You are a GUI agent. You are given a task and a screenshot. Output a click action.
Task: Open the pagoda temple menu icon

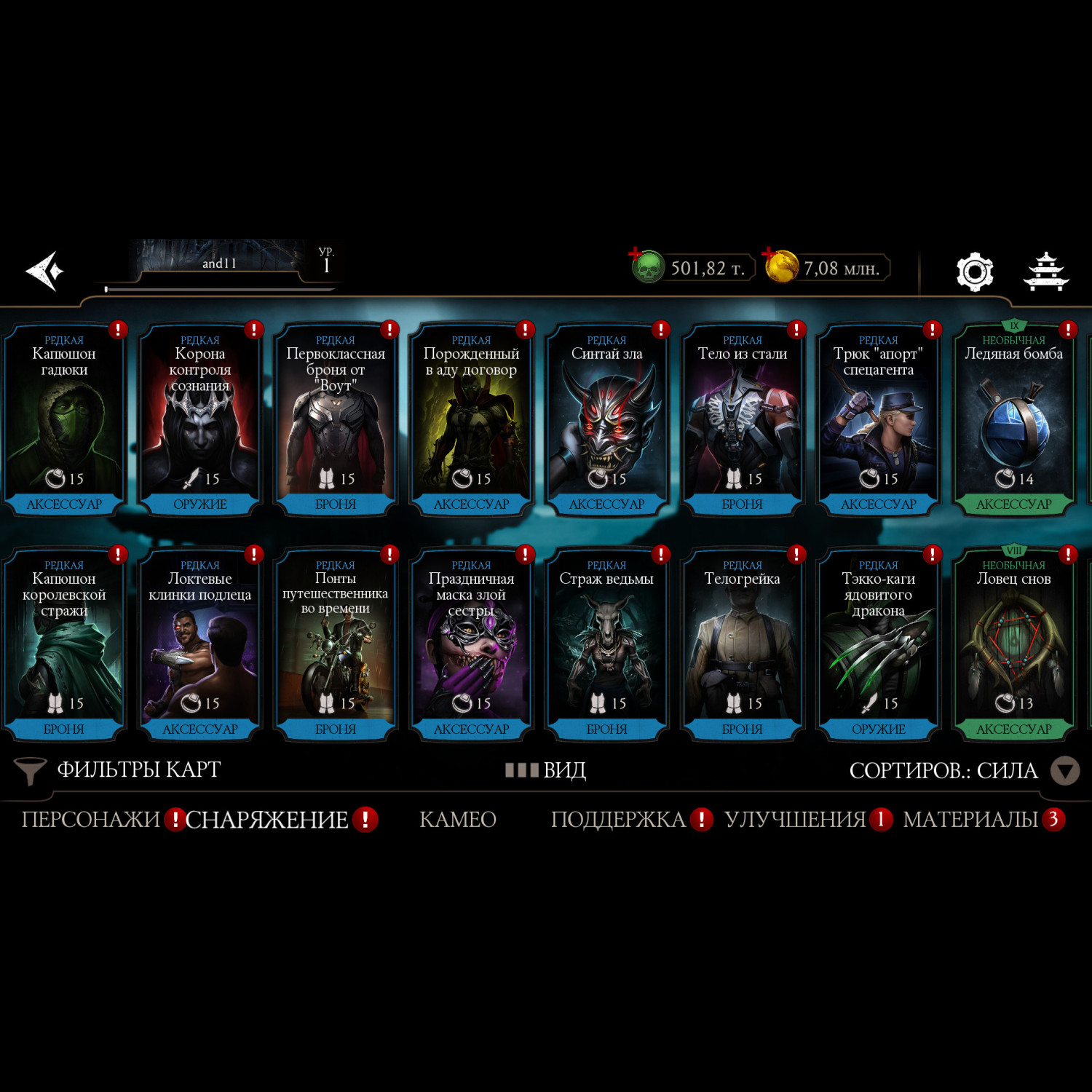click(x=1046, y=272)
